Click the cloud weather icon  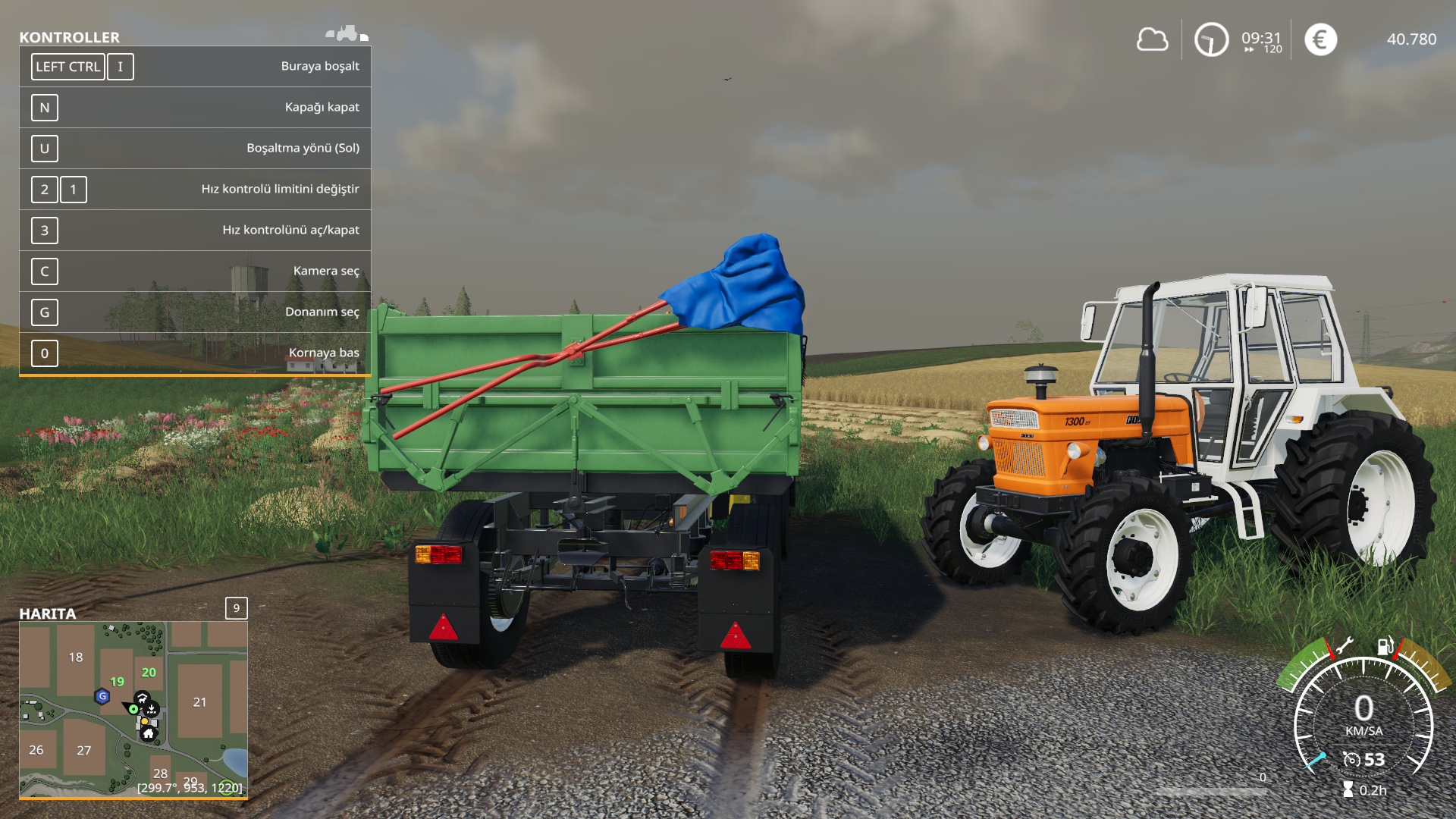tap(1152, 39)
